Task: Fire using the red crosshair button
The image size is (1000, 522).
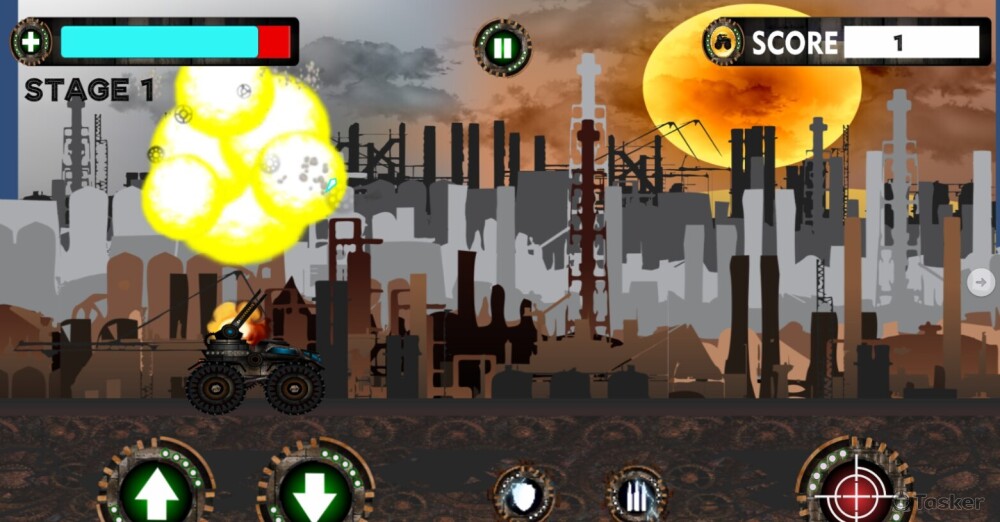Action: [852, 487]
